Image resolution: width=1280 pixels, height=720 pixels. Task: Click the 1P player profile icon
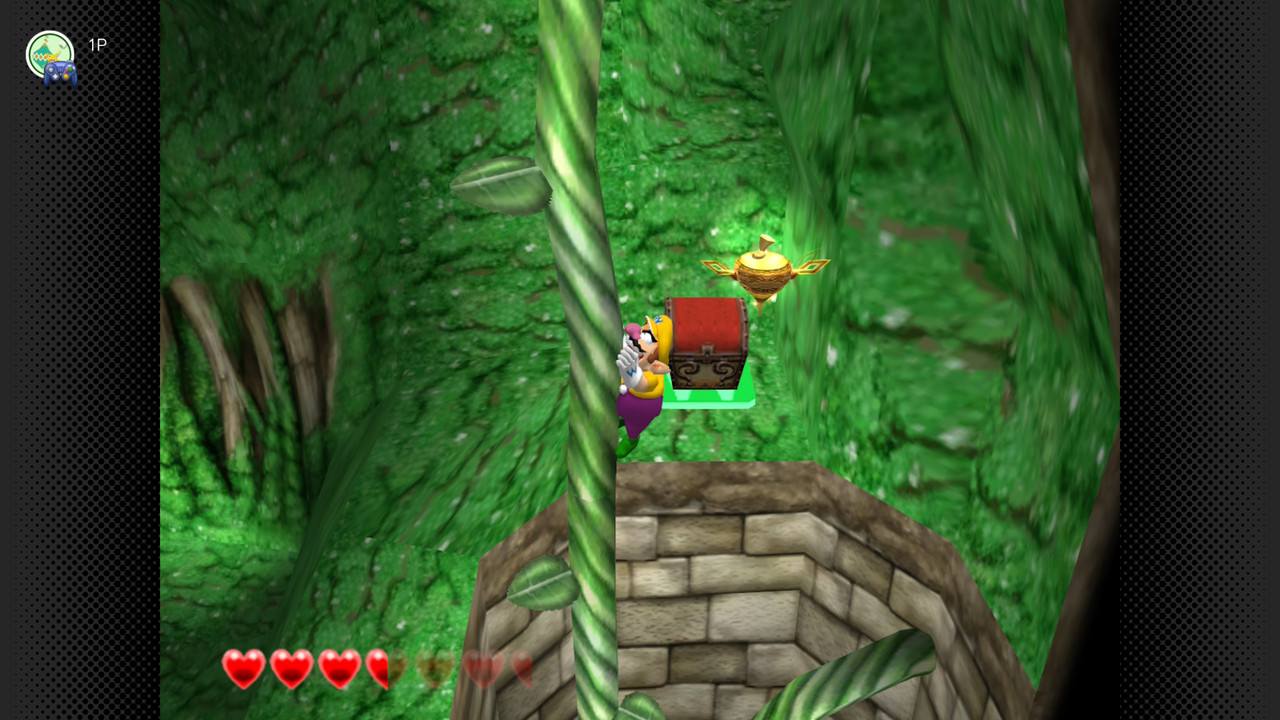(x=50, y=55)
